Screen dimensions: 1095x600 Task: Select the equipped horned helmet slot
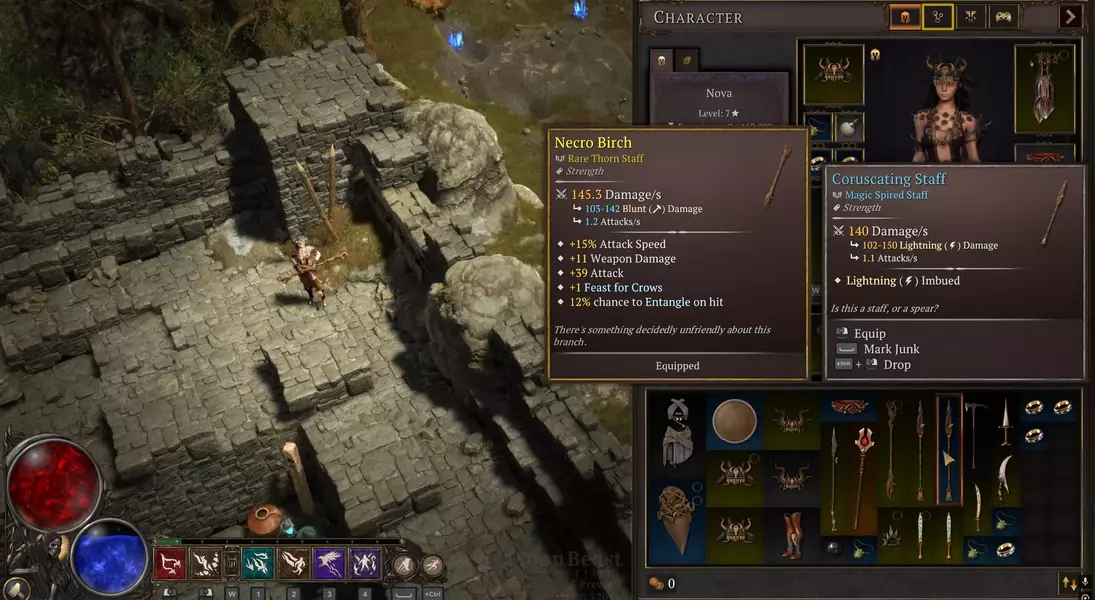point(834,73)
